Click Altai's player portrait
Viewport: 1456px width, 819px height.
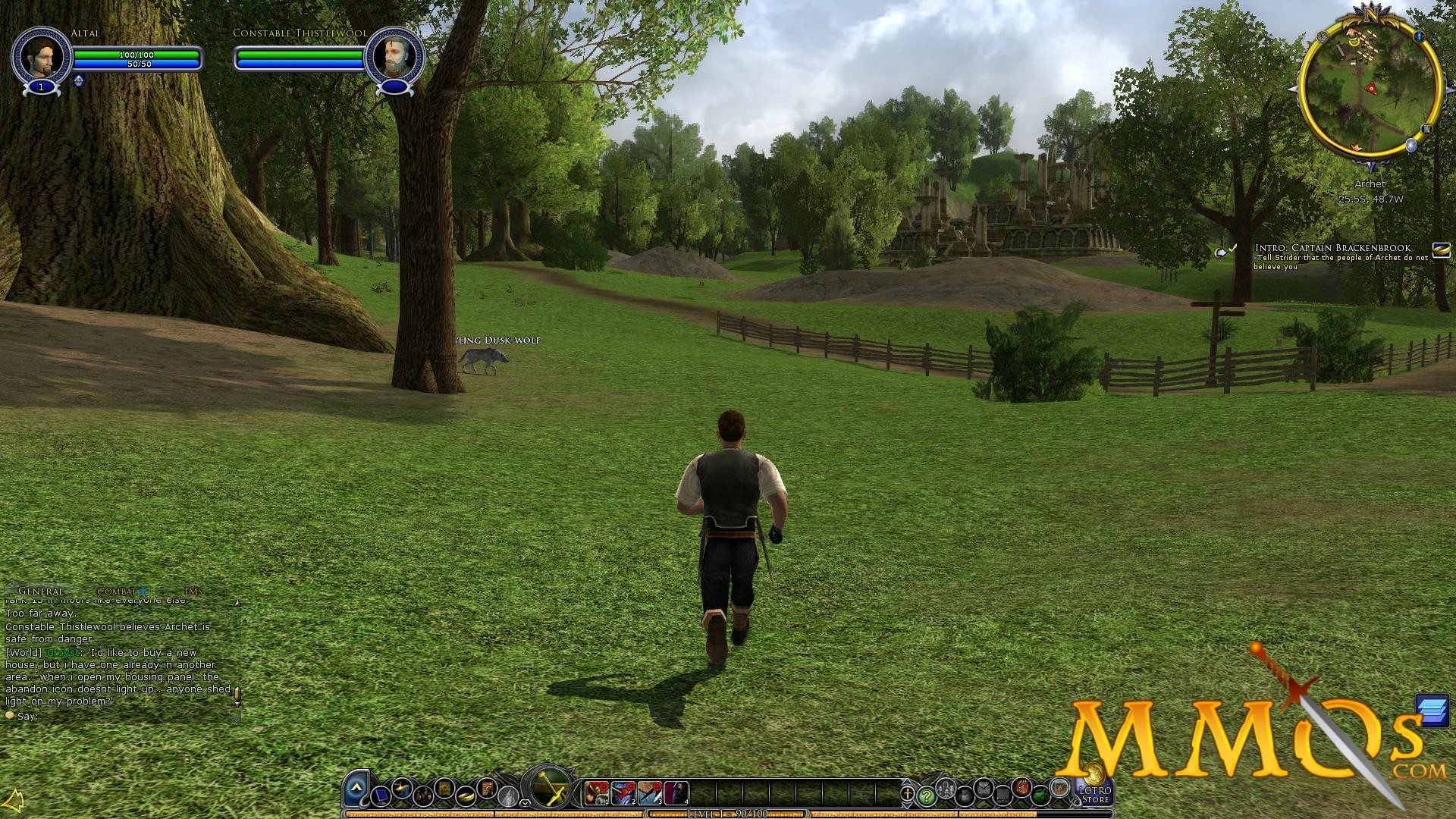point(41,55)
